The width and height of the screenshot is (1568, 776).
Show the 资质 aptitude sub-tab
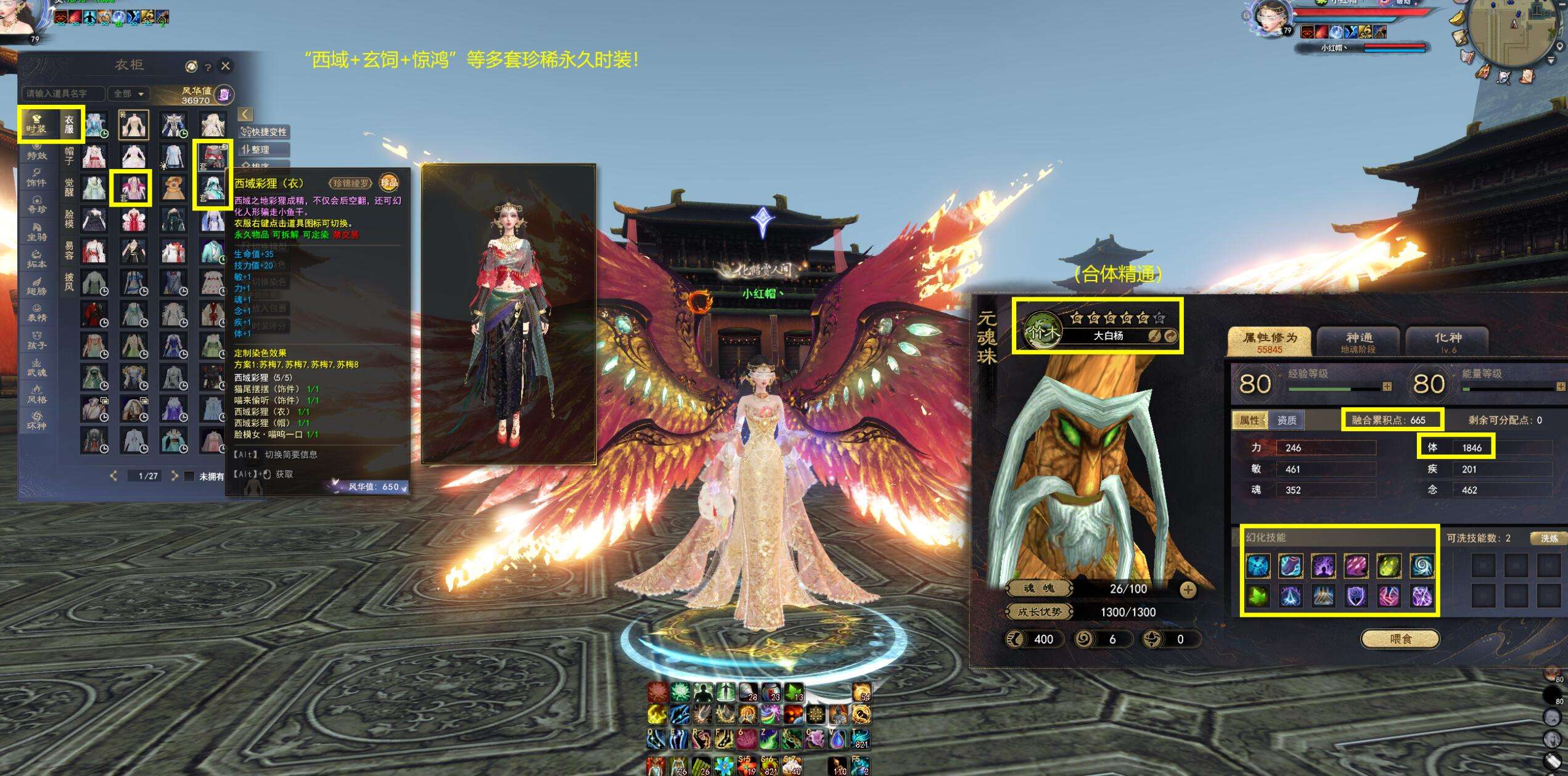click(x=1286, y=420)
